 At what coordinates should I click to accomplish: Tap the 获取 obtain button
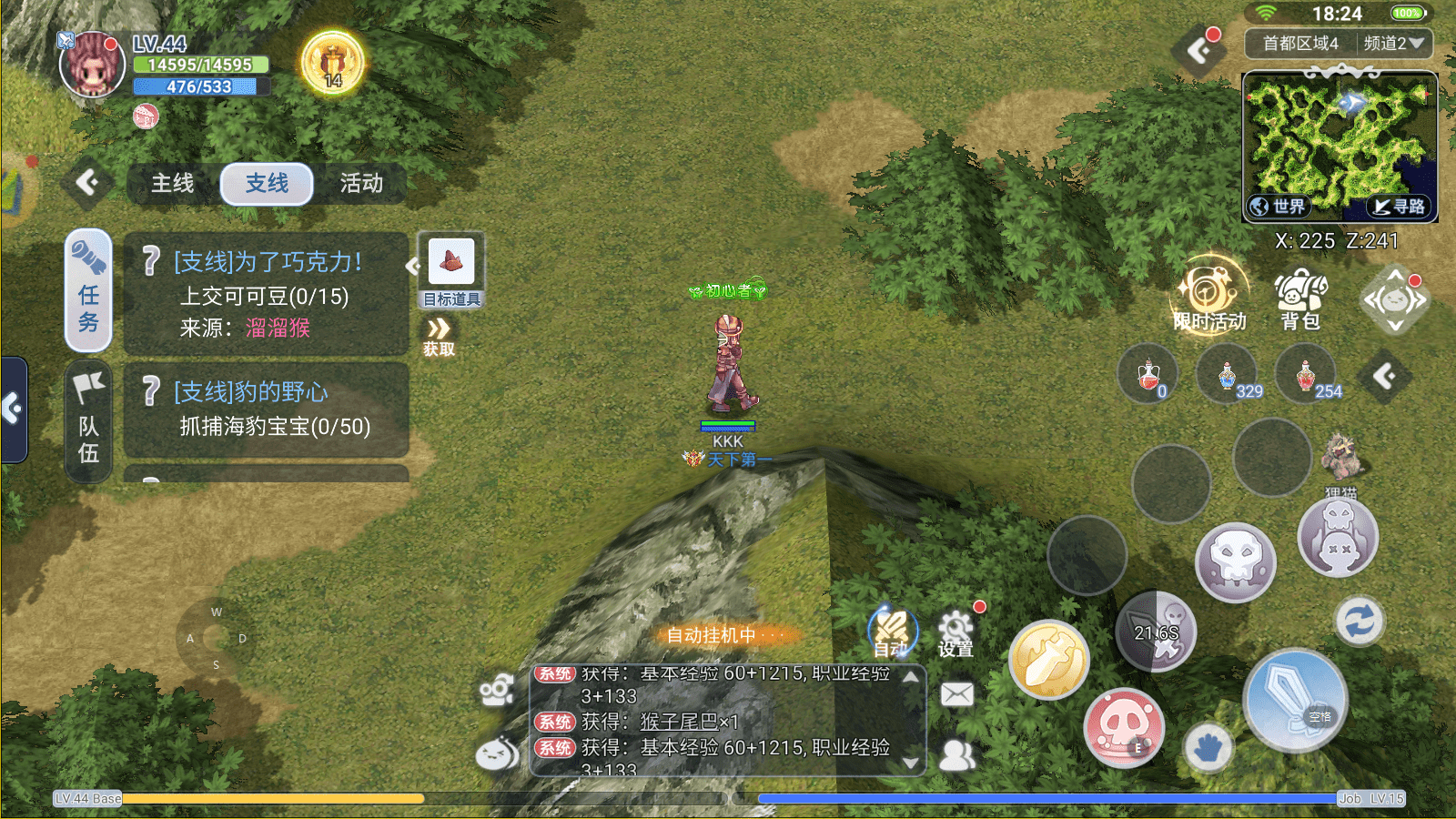coord(439,337)
